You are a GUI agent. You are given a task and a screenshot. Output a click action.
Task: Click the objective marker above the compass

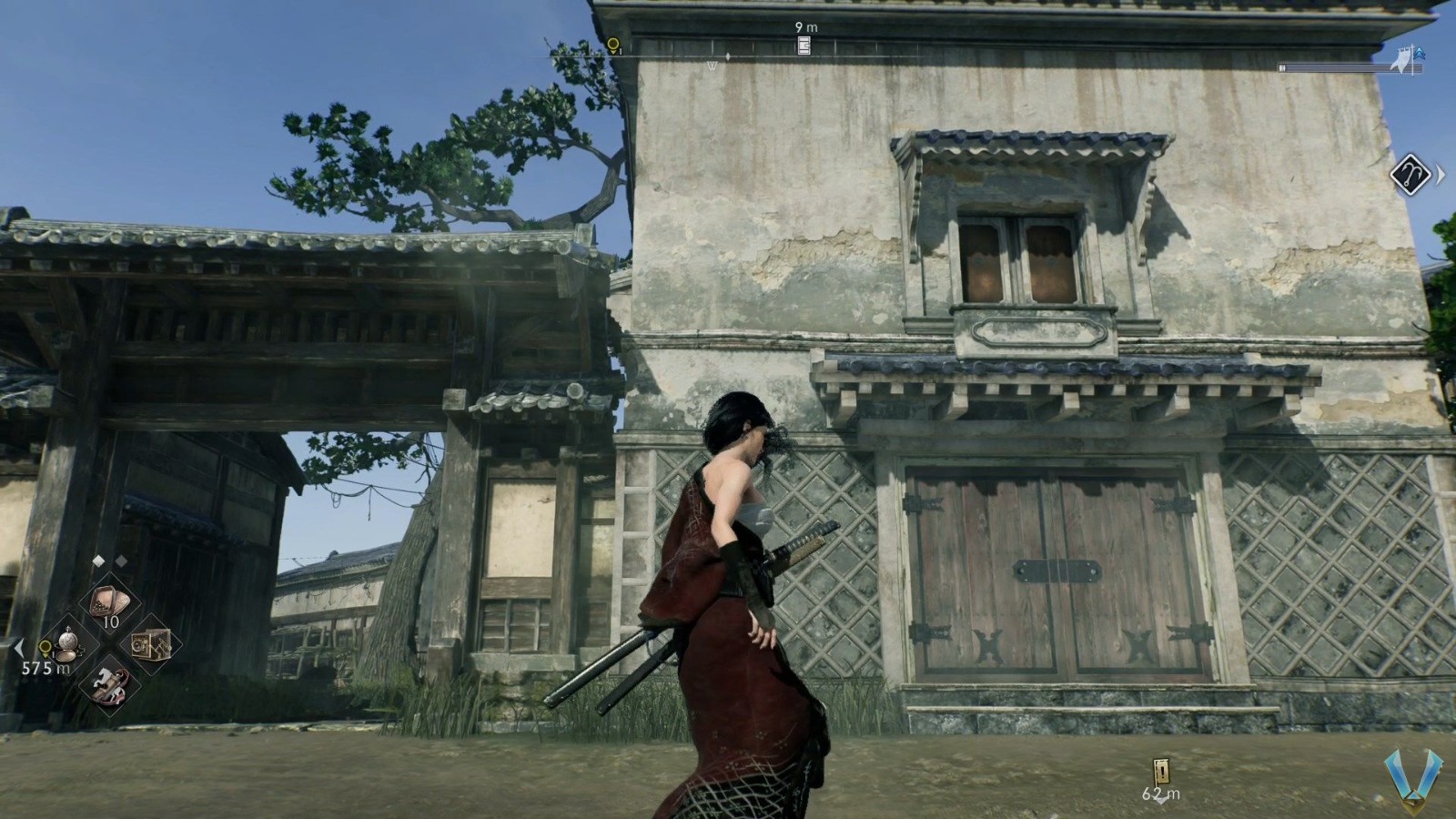click(803, 45)
